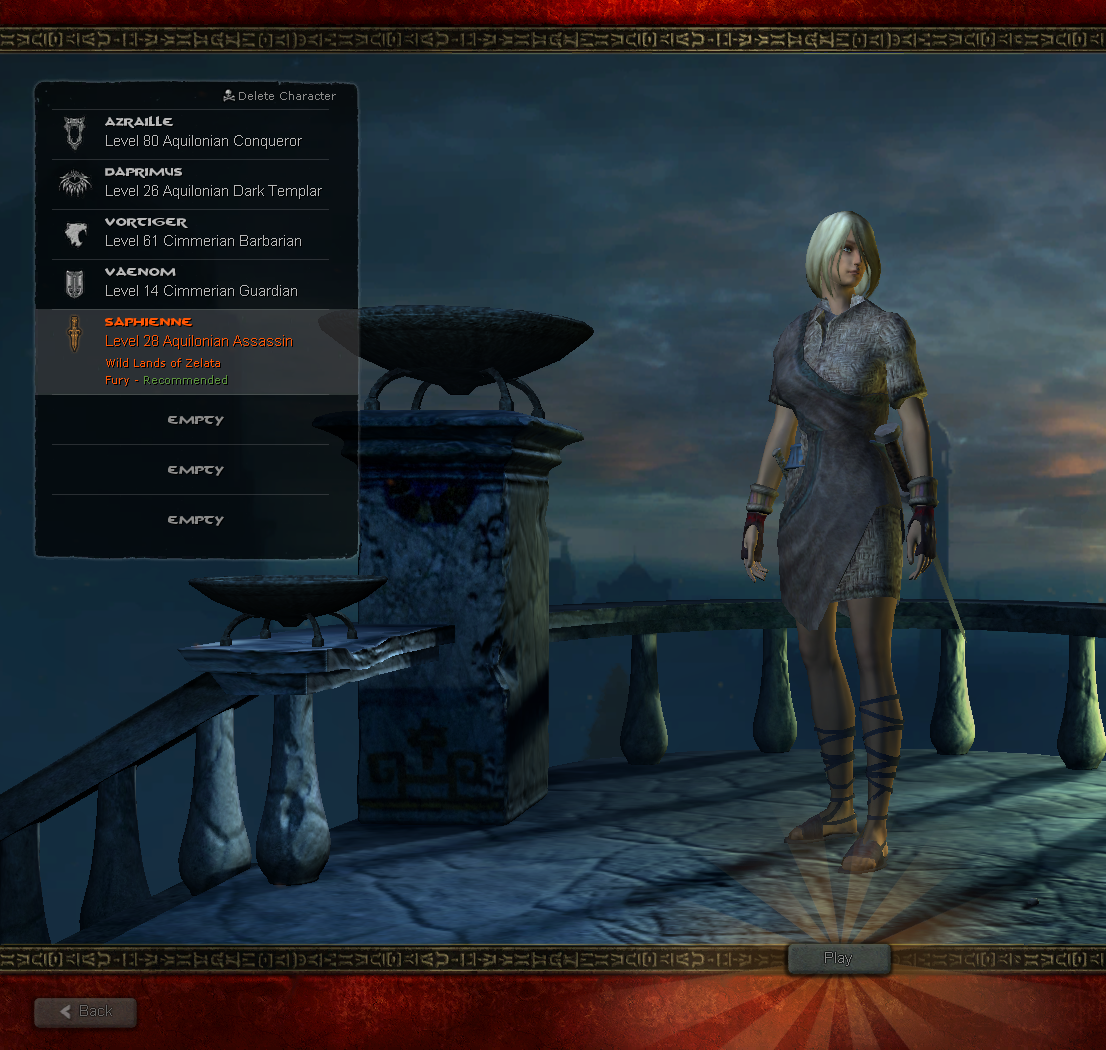Pick the Vaenom Guardian character

coord(190,282)
